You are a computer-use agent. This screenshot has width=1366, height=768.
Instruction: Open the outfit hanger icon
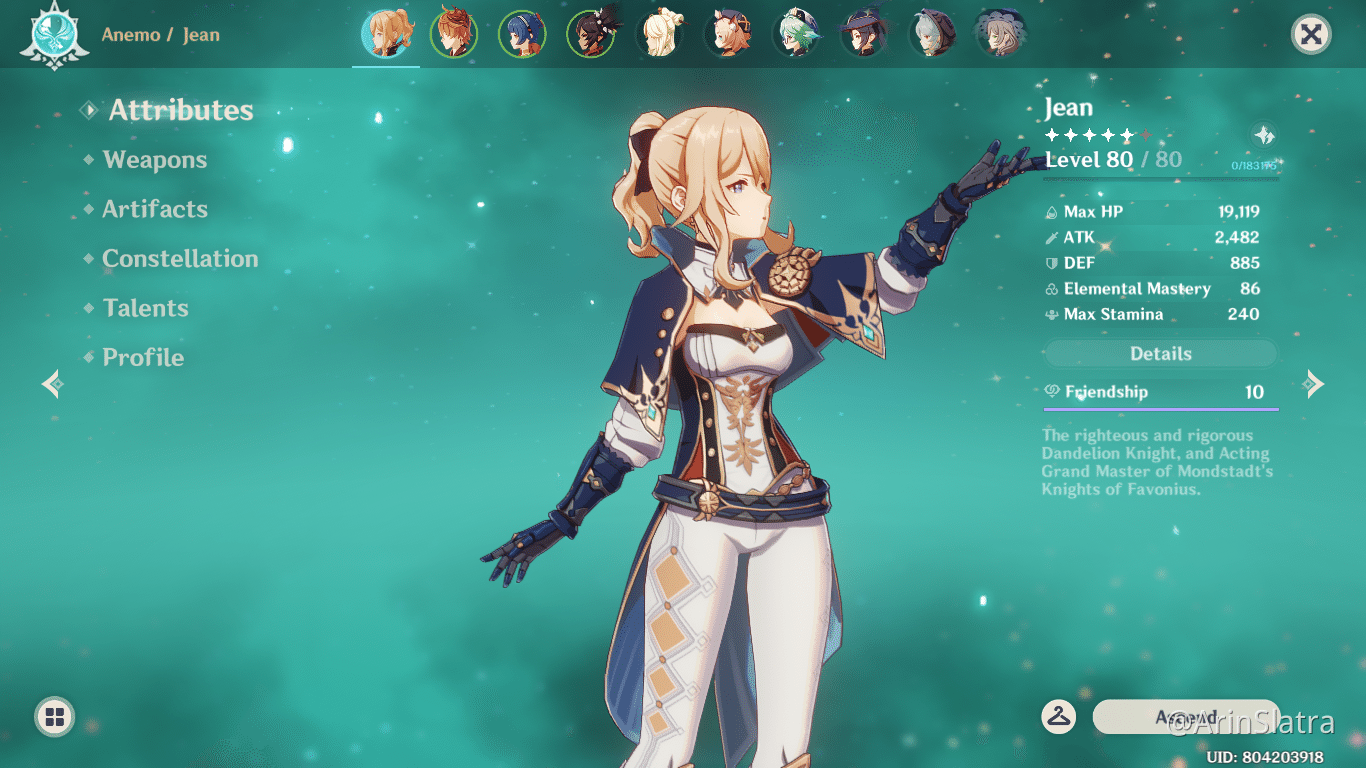tap(1058, 716)
